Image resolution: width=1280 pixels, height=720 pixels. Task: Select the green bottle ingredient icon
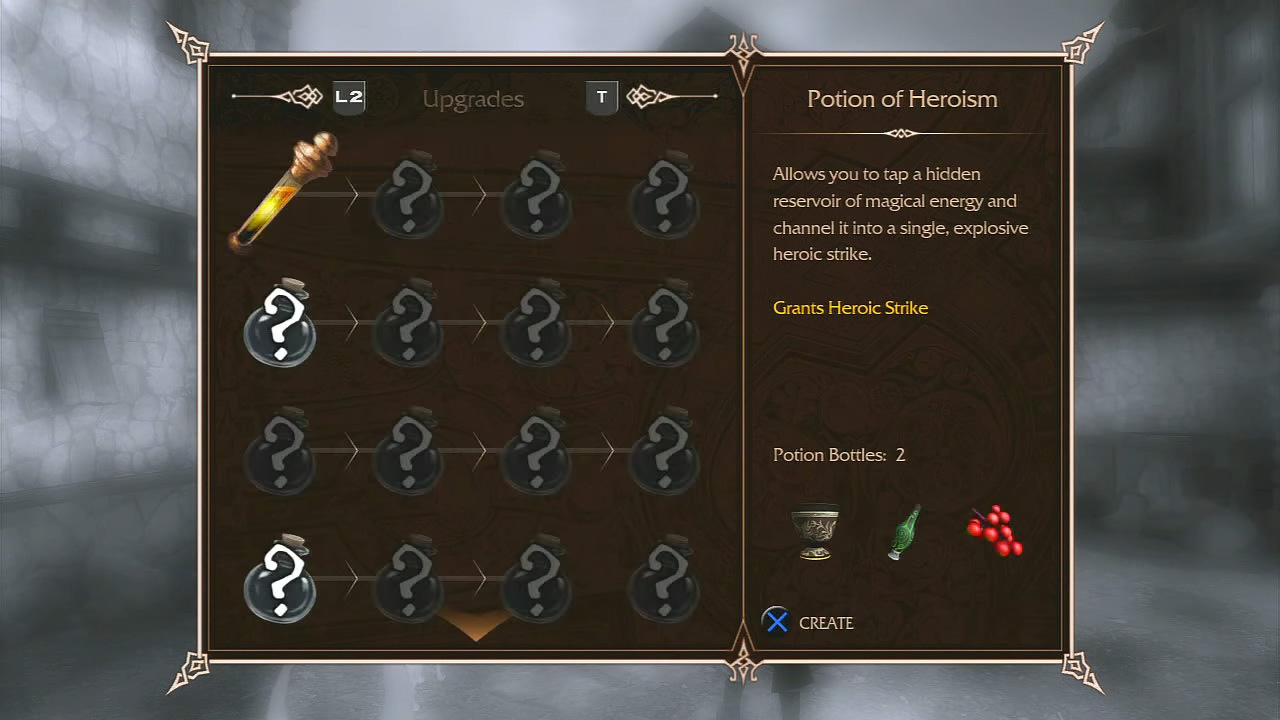tap(904, 533)
